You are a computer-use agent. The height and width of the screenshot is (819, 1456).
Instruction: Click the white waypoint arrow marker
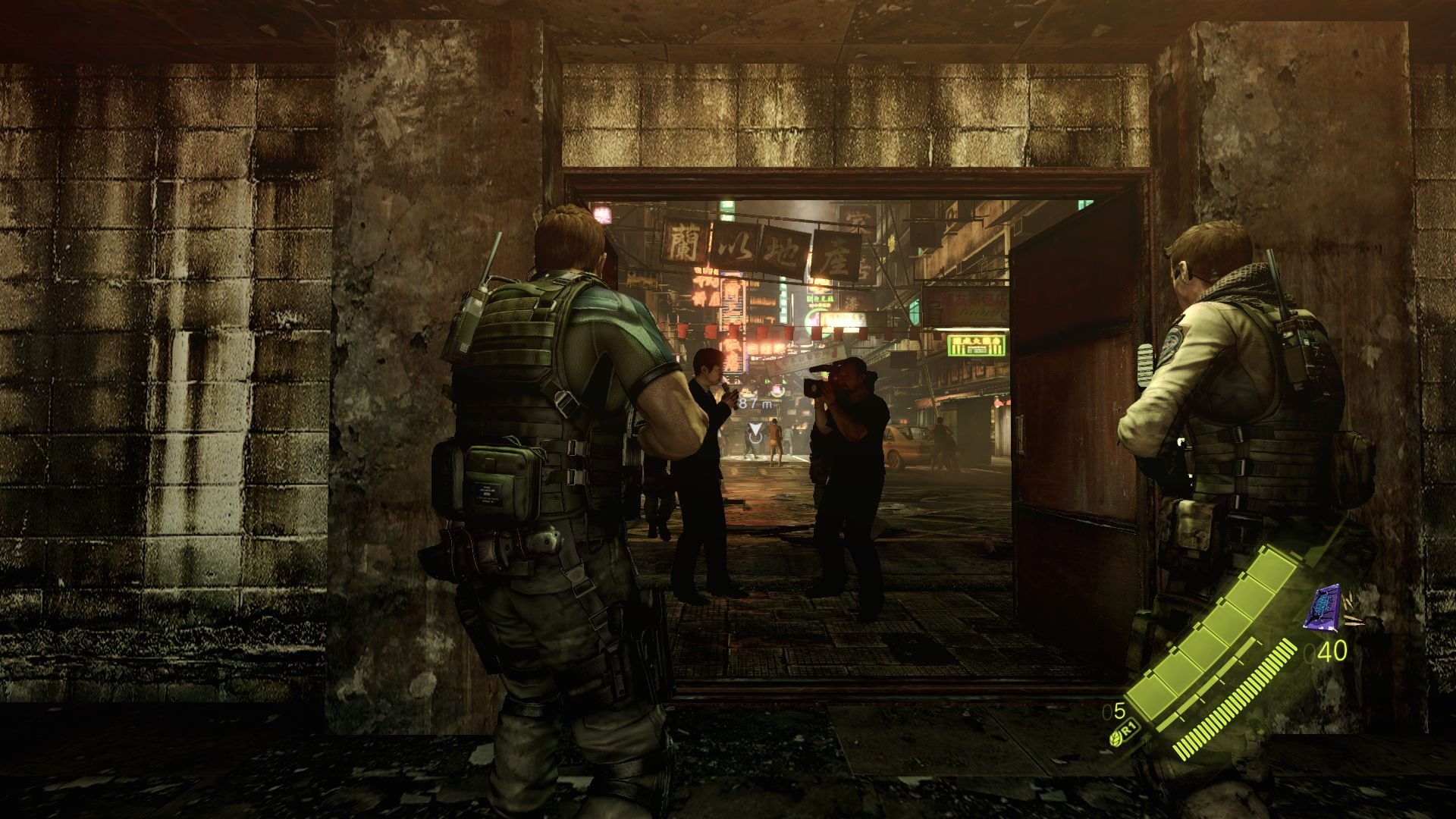click(x=756, y=426)
